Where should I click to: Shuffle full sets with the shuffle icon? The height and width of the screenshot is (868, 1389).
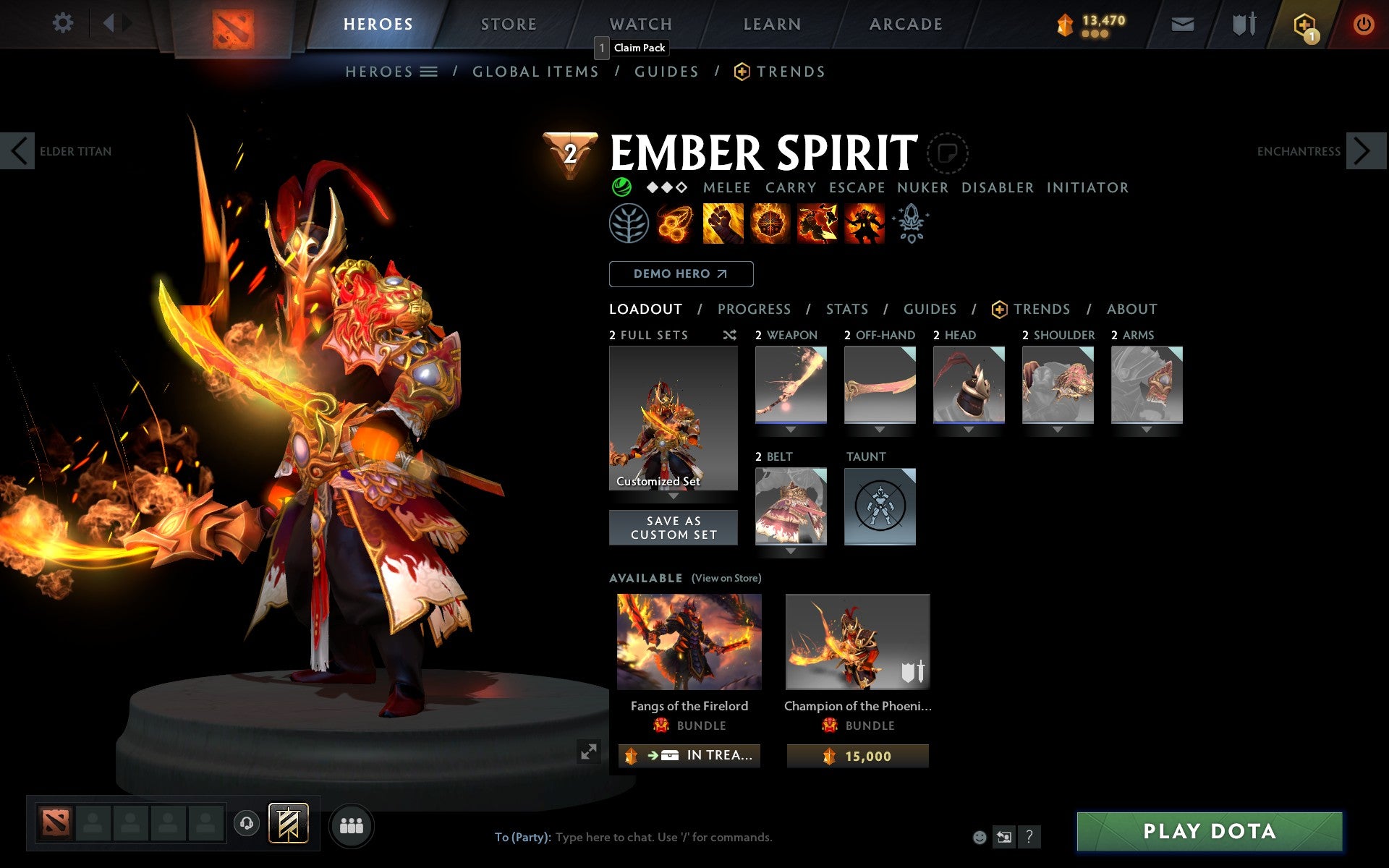(x=729, y=335)
